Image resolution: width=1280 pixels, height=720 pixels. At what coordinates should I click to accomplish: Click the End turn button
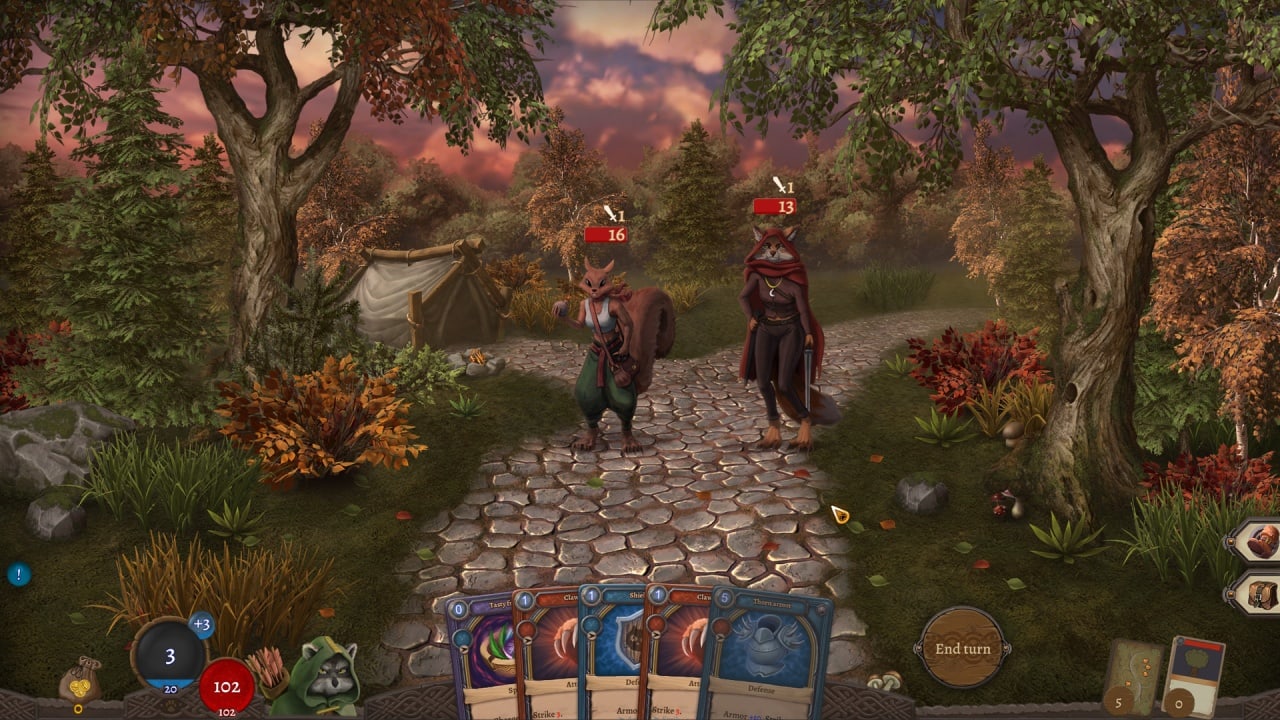(961, 648)
